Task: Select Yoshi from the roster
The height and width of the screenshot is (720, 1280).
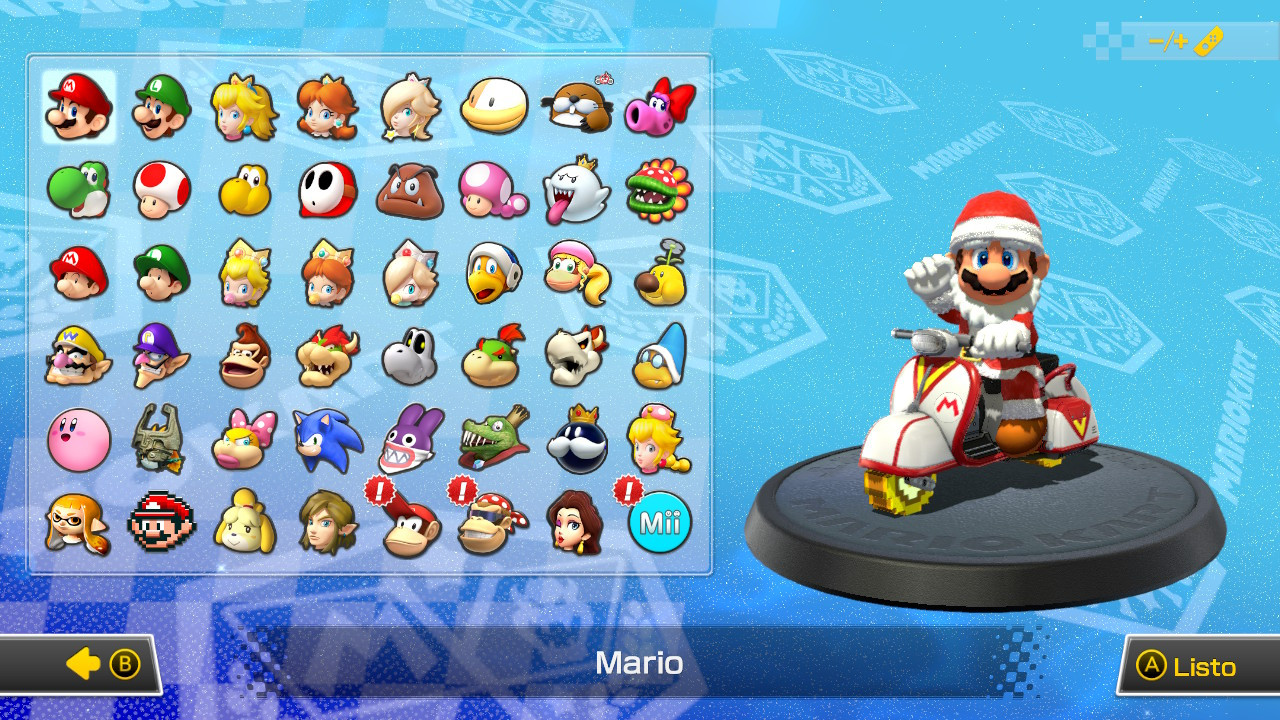Action: (x=79, y=190)
